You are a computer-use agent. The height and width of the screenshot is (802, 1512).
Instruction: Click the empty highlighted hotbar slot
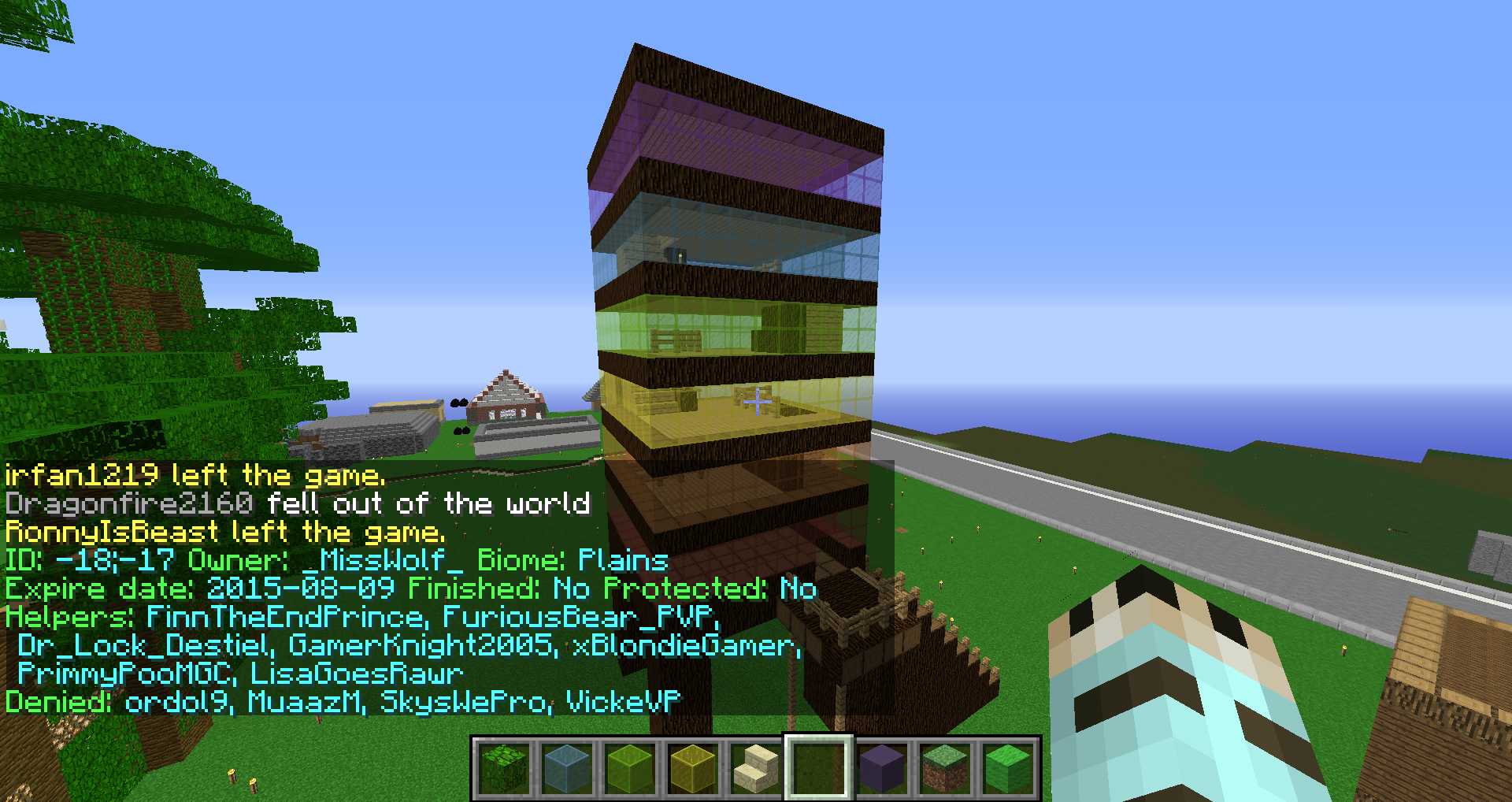(x=819, y=768)
